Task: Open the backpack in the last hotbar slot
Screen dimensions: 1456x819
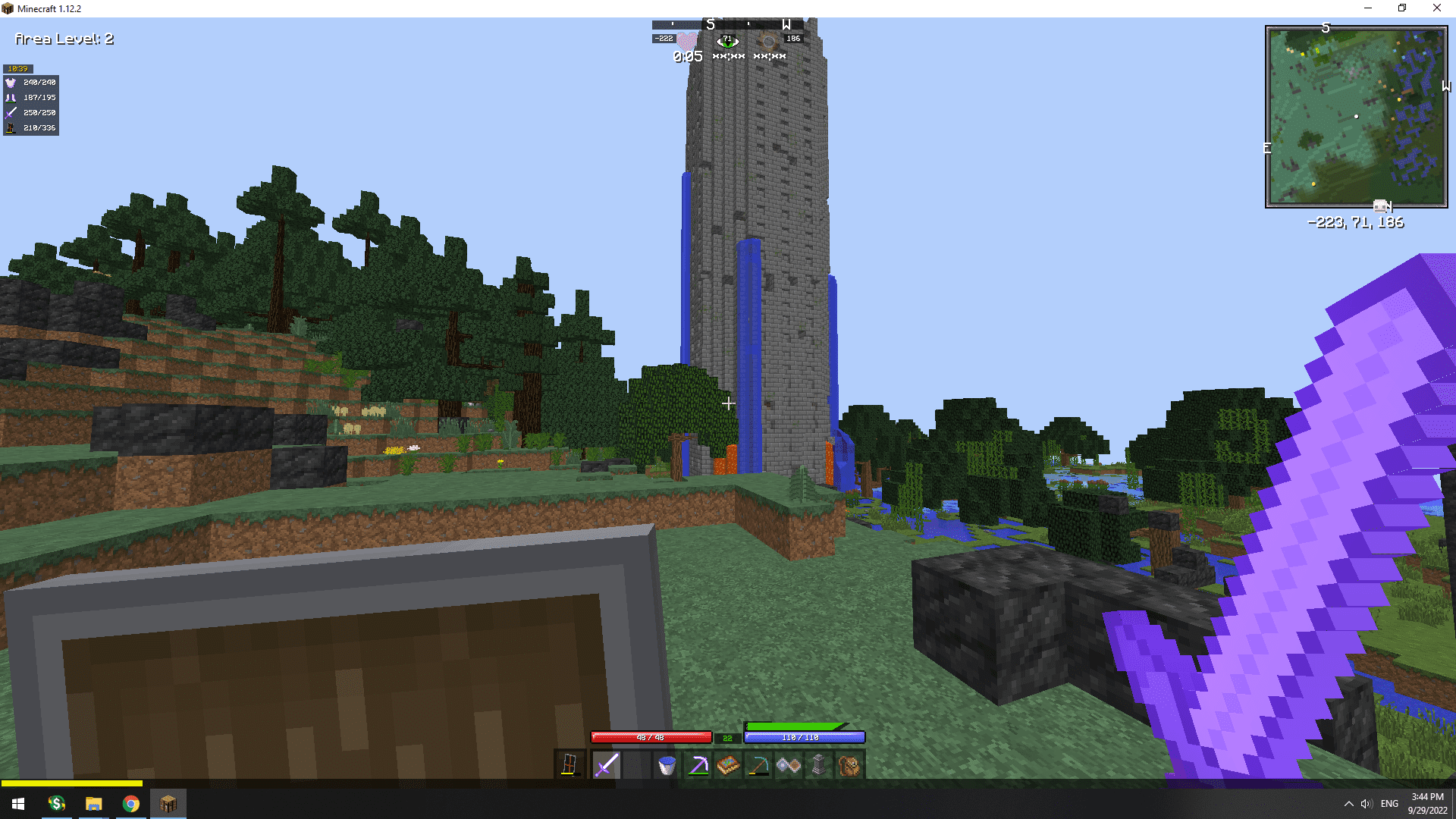Action: [850, 765]
